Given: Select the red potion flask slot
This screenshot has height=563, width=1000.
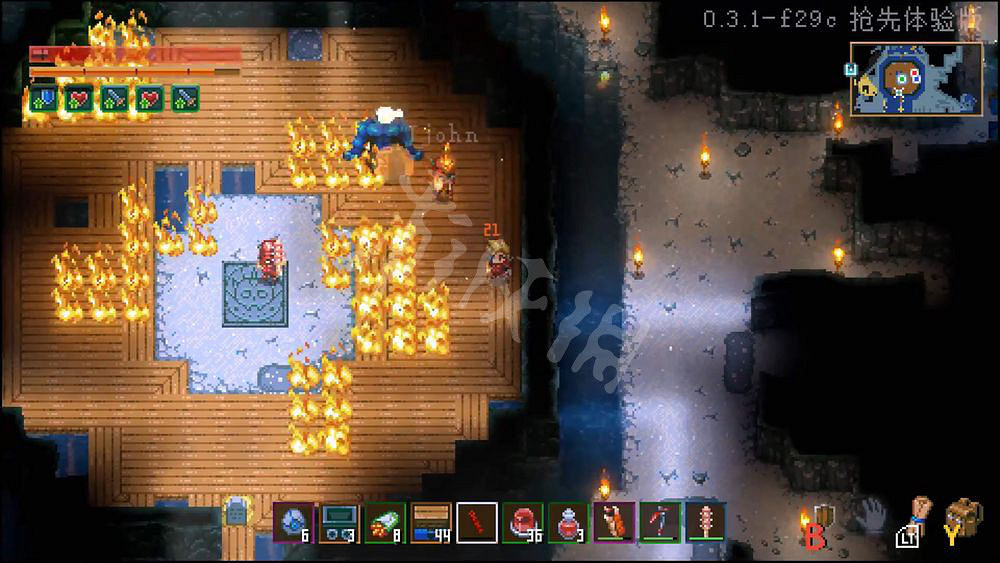Looking at the screenshot, I should click(x=568, y=521).
